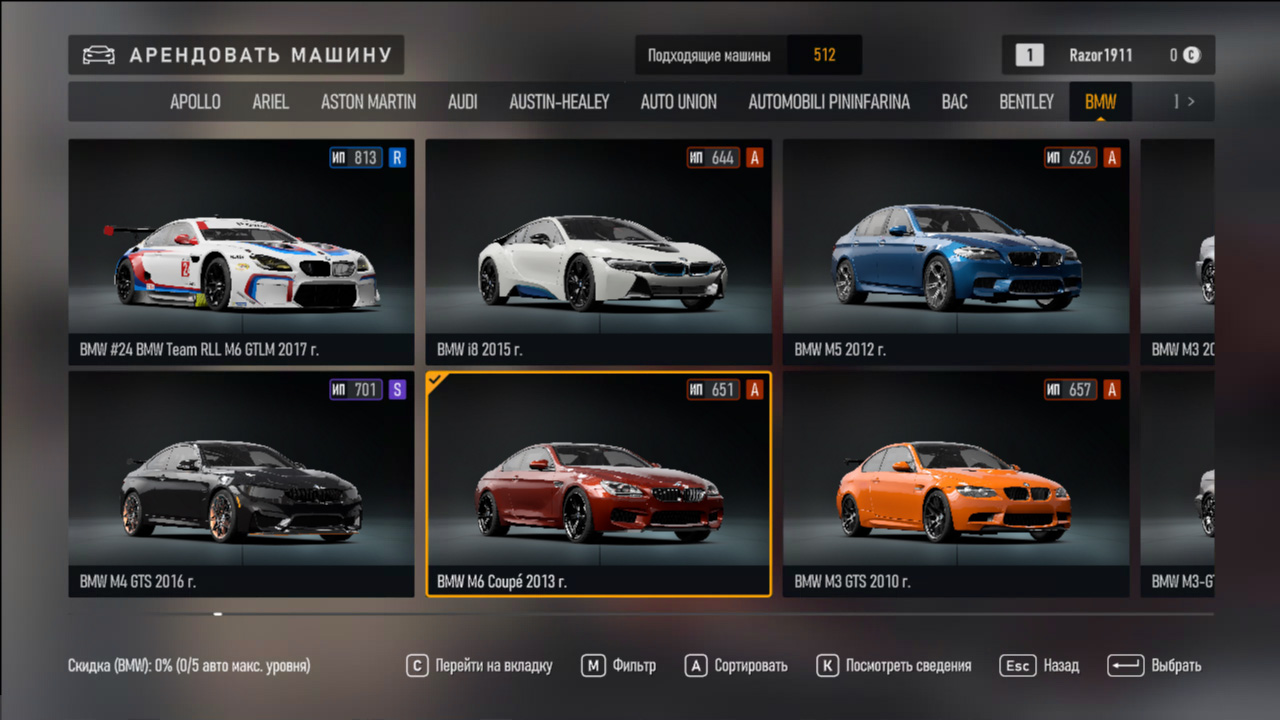
Task: Toggle the checkmark on the selected BMW M6 Coupé
Action: [434, 380]
